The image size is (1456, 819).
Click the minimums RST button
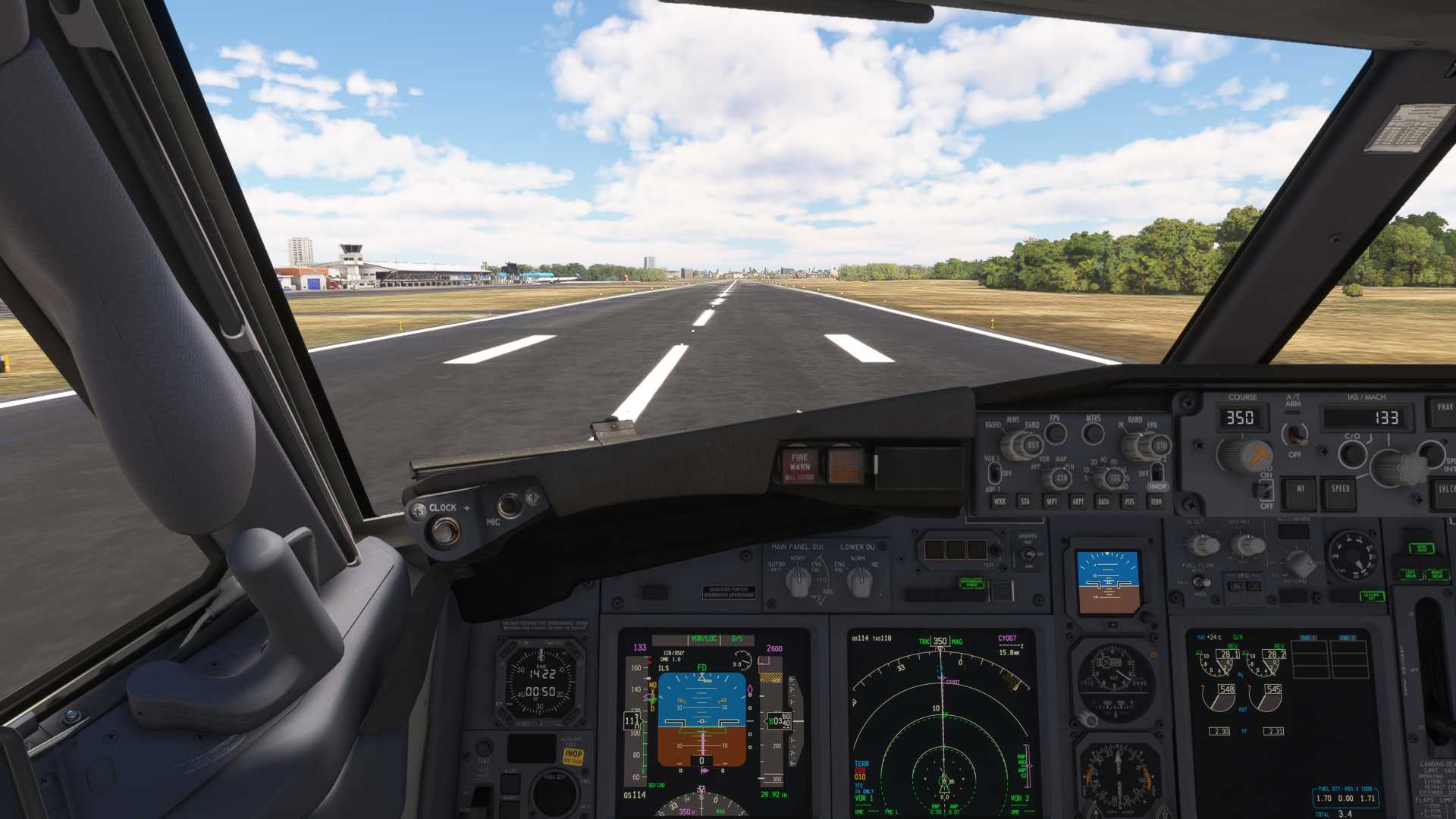(x=1032, y=446)
